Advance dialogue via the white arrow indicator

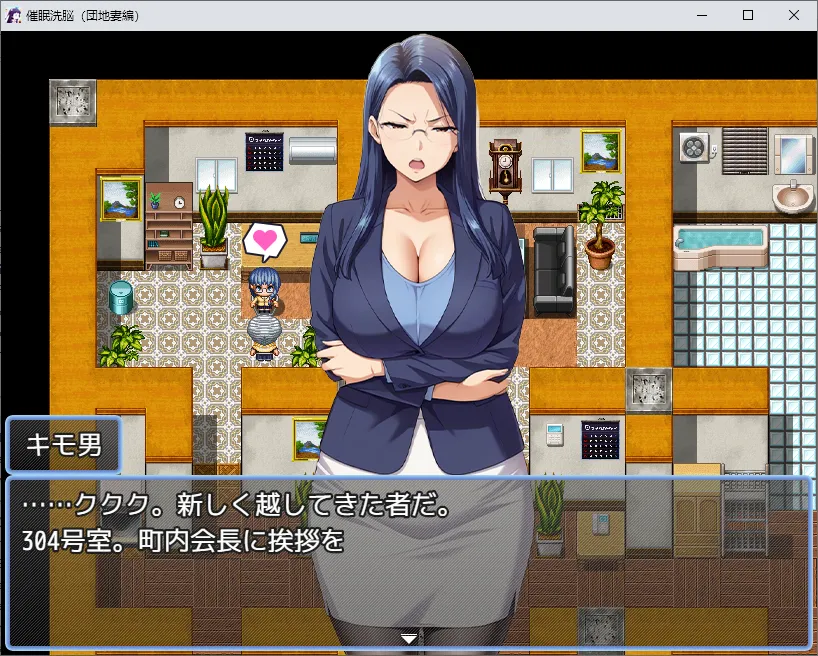(408, 637)
